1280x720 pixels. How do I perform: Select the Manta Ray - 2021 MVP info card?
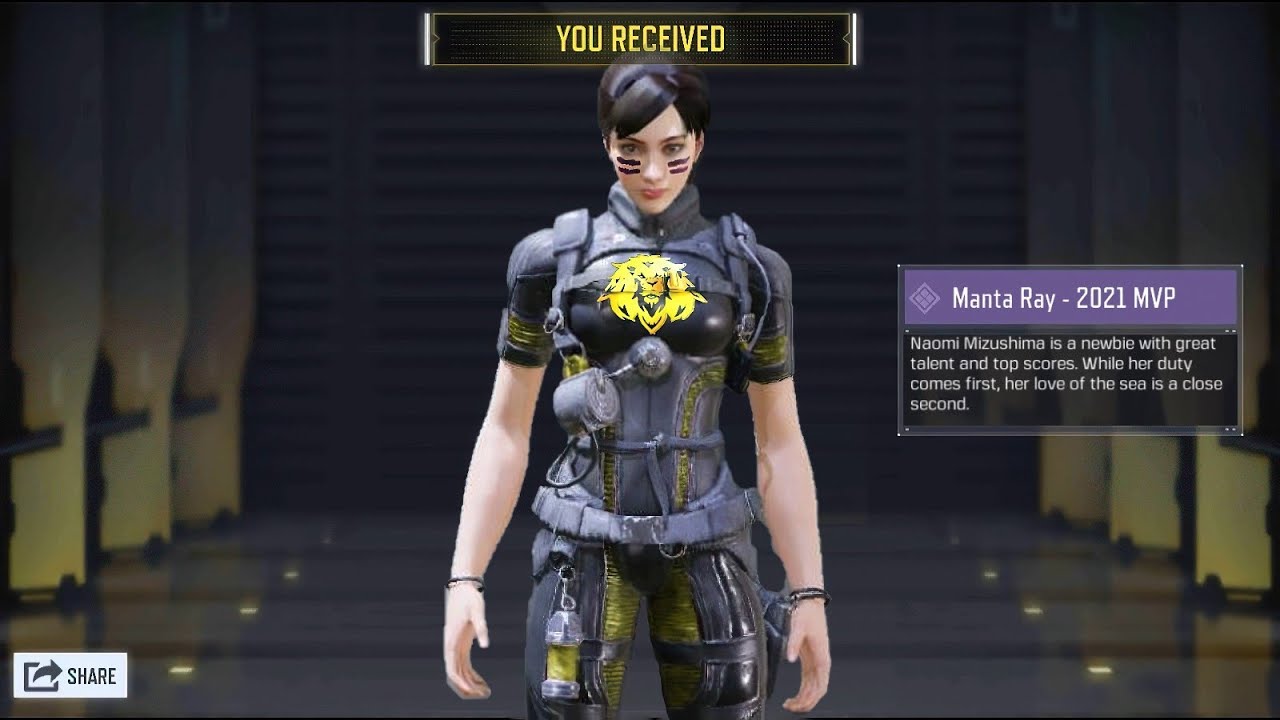(1070, 350)
